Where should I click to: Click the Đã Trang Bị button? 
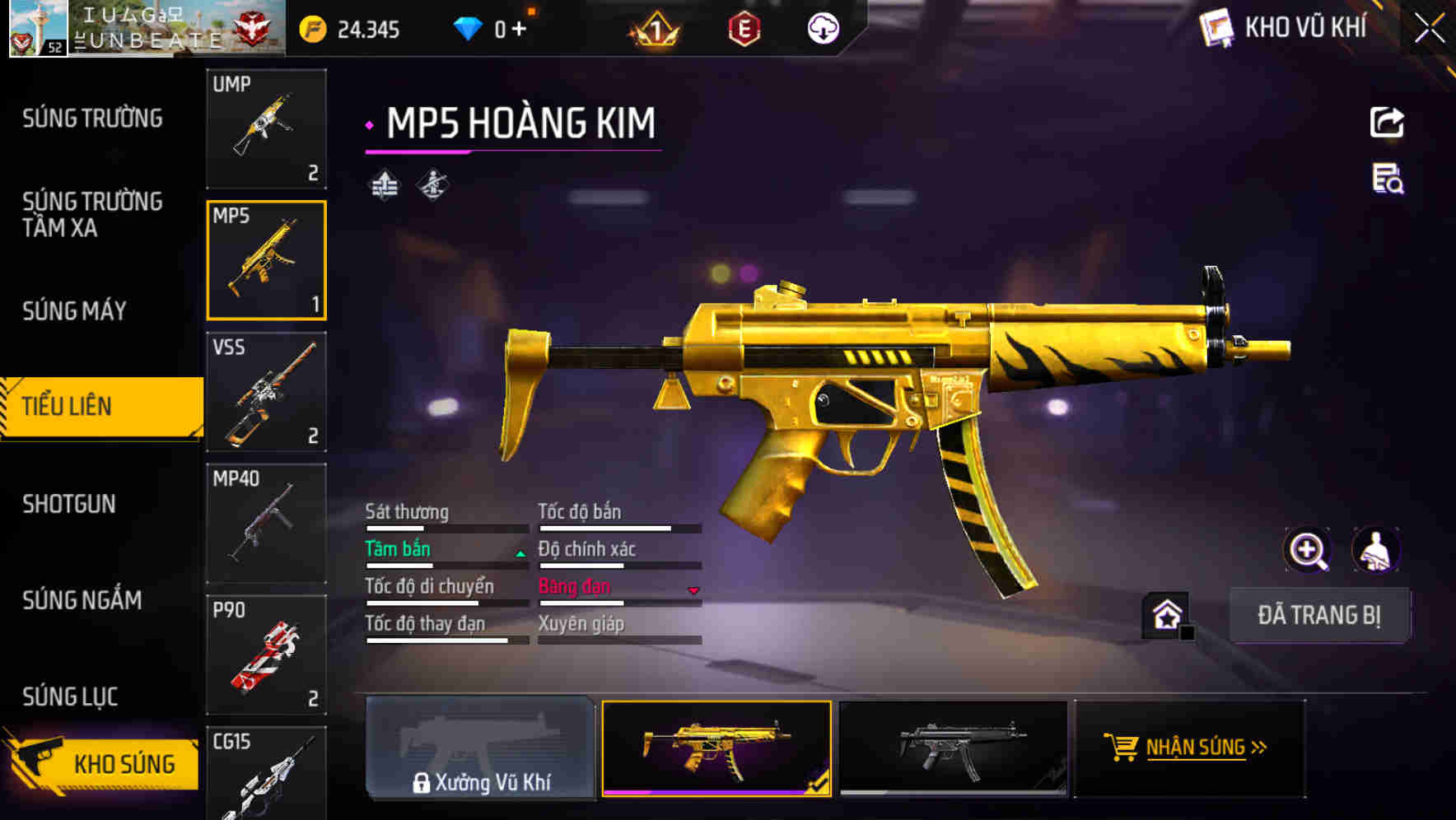click(x=1318, y=615)
